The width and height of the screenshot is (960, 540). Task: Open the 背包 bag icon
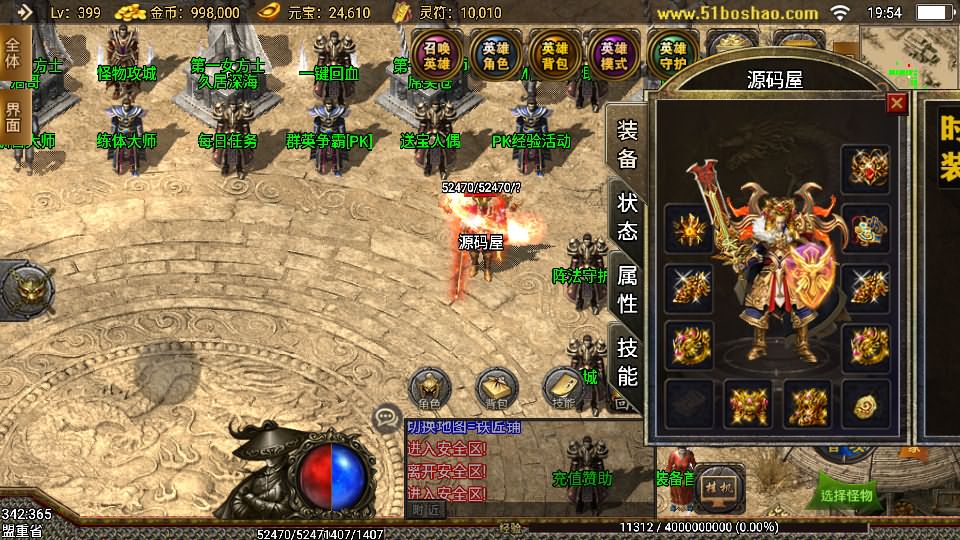coord(496,388)
